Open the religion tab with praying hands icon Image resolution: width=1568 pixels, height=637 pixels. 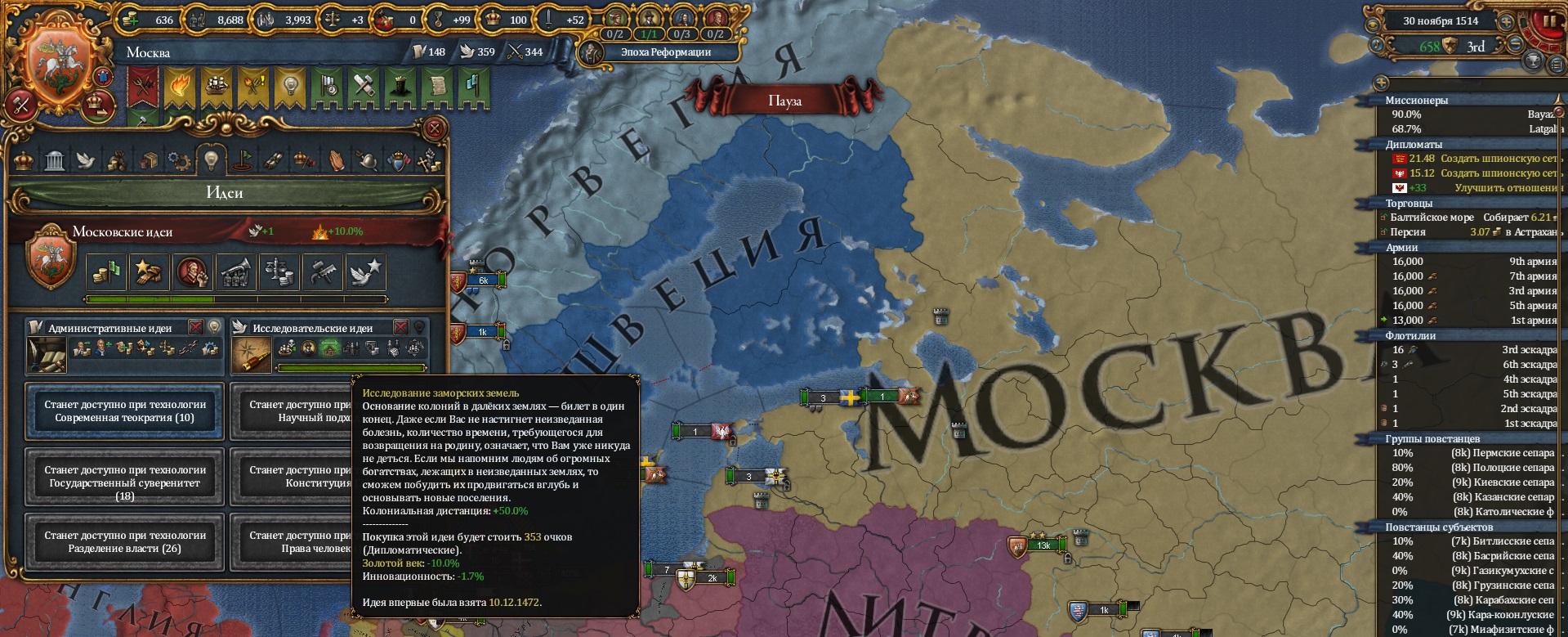tap(337, 160)
